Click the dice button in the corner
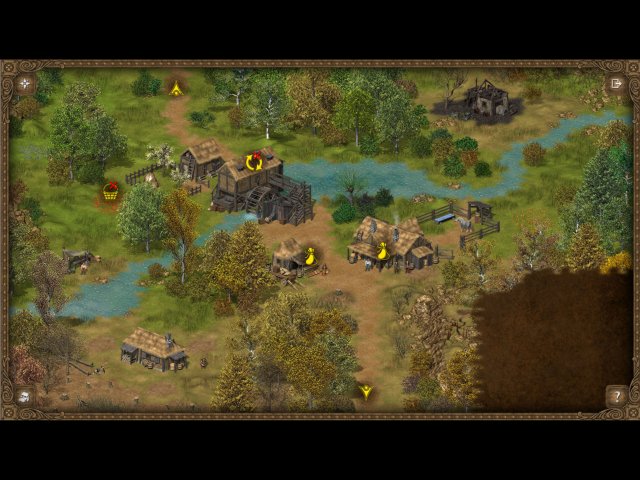640x480 pixels. pyautogui.click(x=23, y=397)
